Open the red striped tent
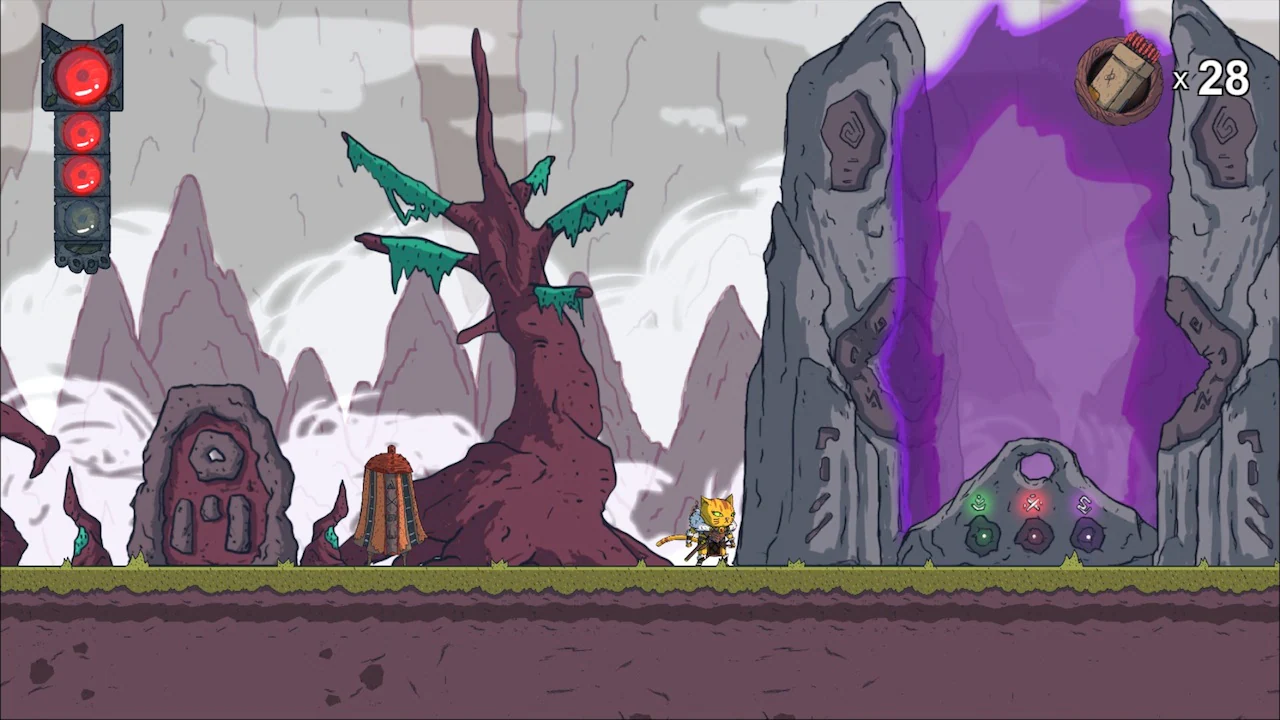The height and width of the screenshot is (720, 1280). tap(390, 505)
